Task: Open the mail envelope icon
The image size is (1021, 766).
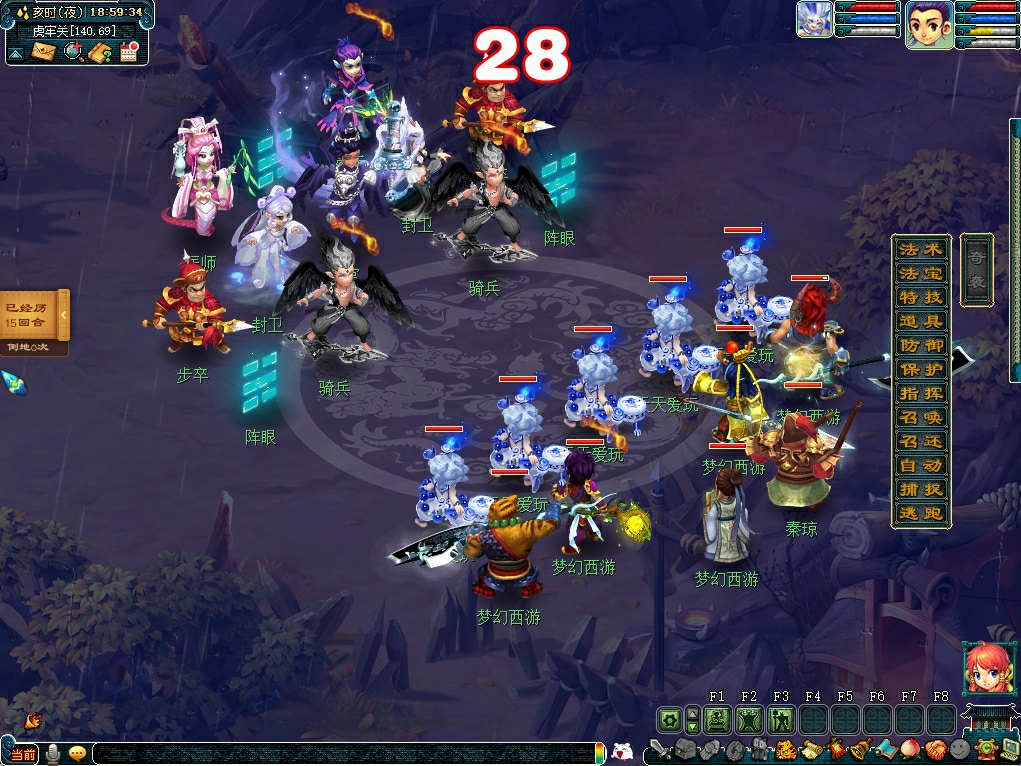Action: pos(44,52)
